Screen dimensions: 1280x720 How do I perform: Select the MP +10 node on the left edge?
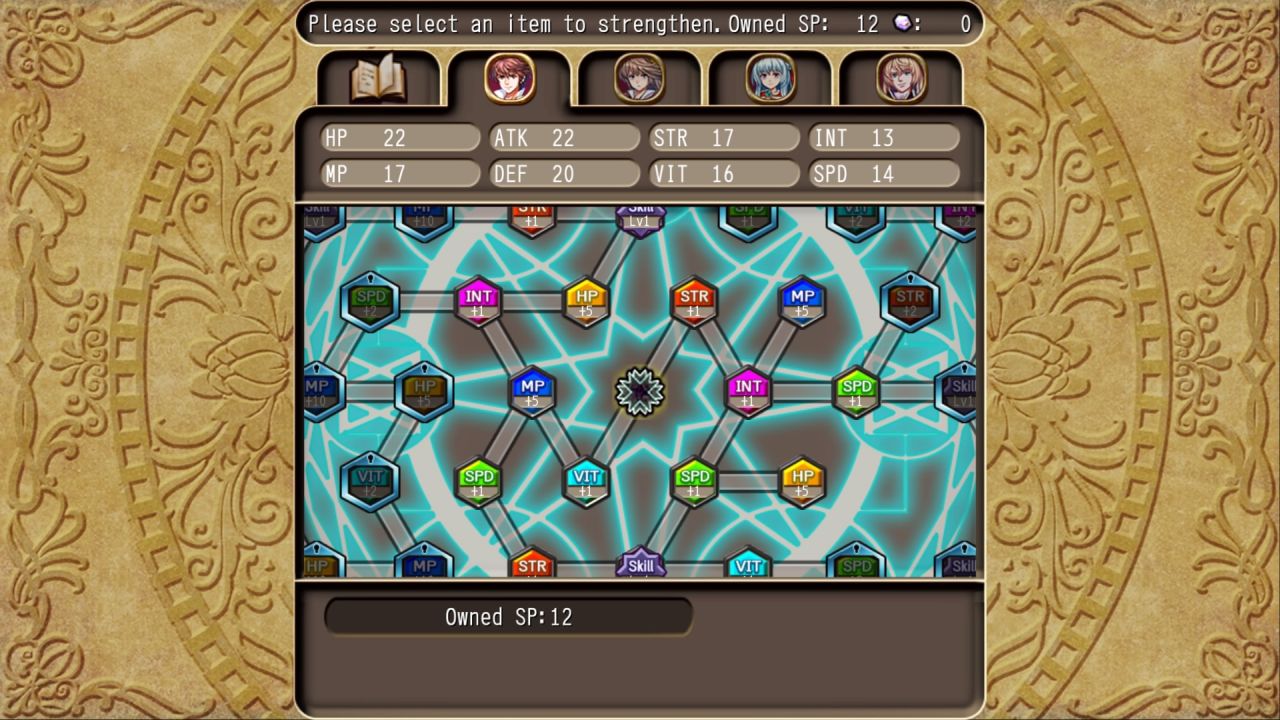click(x=317, y=392)
